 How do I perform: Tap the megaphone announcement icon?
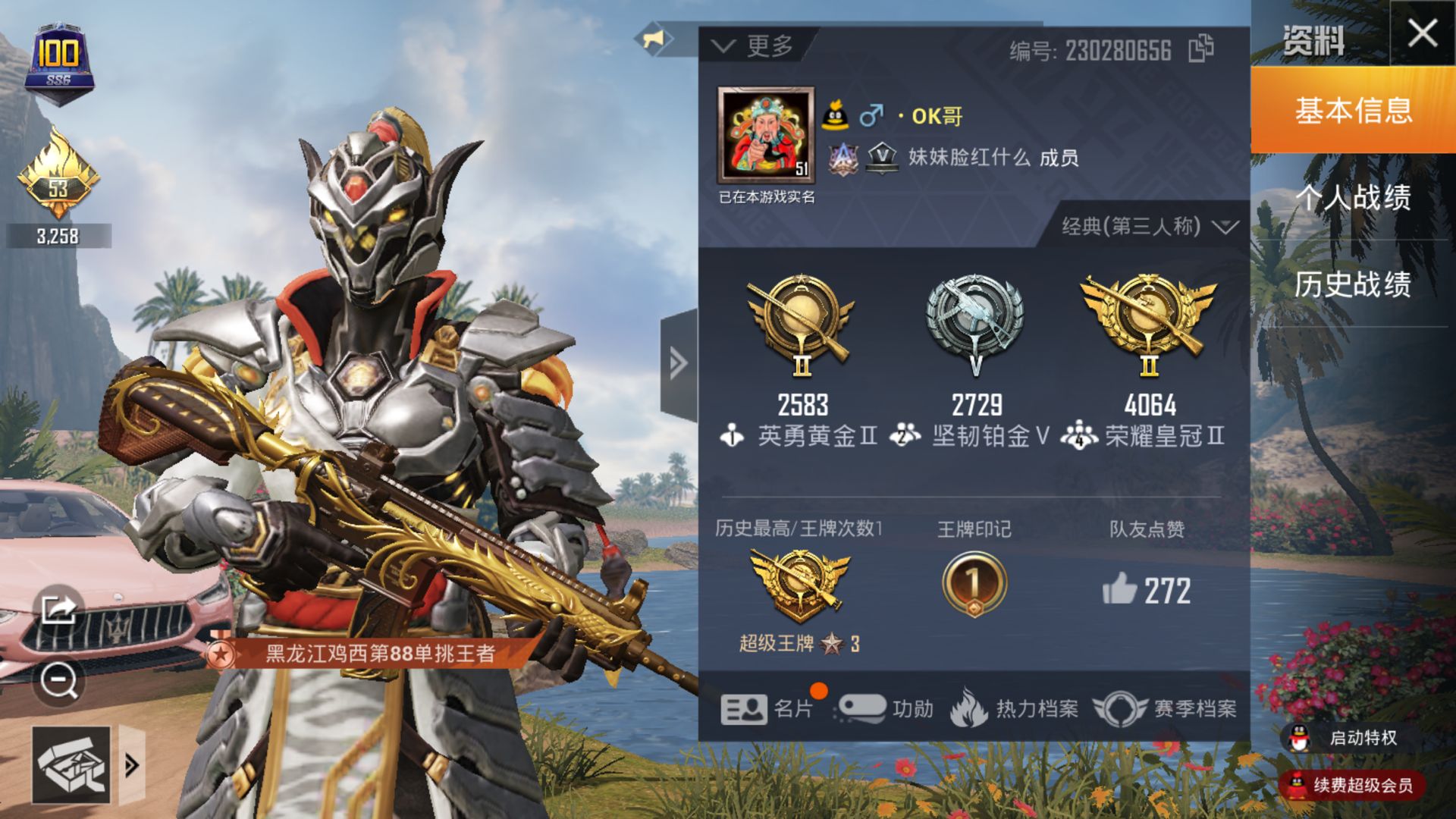[654, 38]
